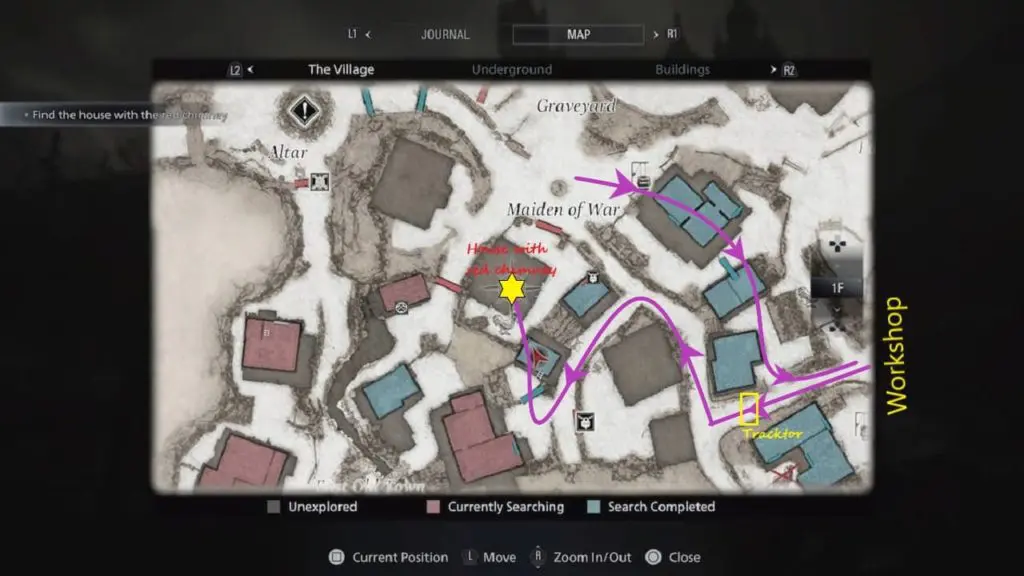Open the Buildings map view
The width and height of the screenshot is (1024, 576).
click(682, 70)
